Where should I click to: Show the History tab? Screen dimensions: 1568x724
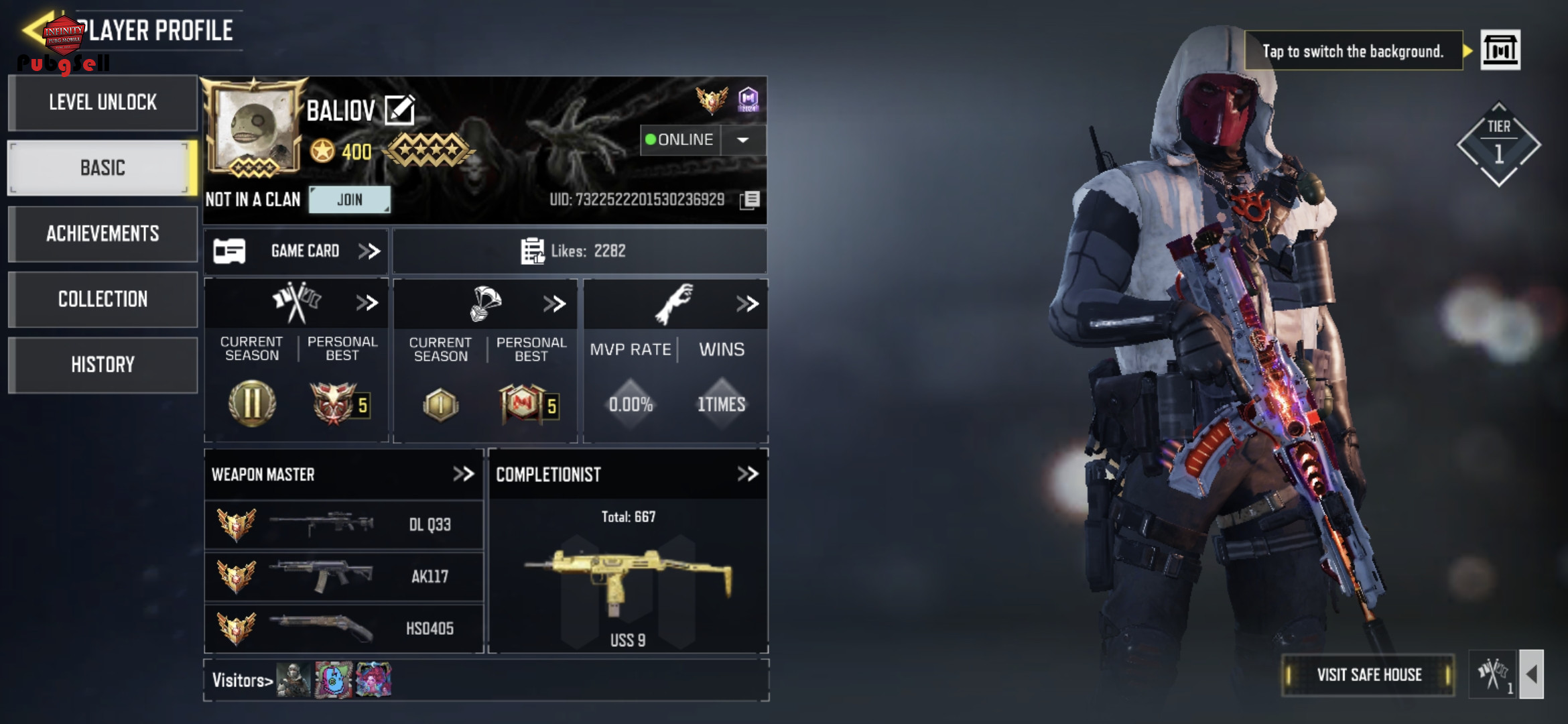(x=103, y=365)
